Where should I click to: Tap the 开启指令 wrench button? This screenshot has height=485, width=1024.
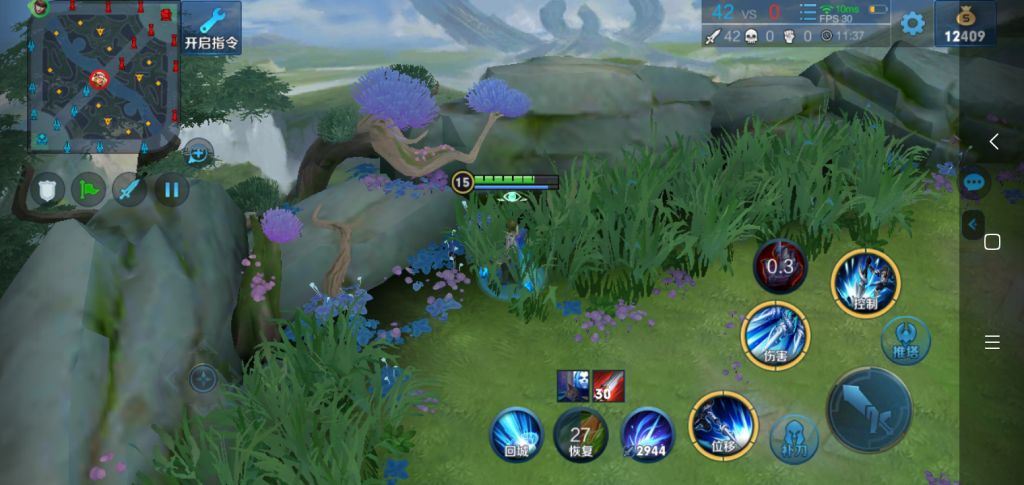(x=211, y=28)
